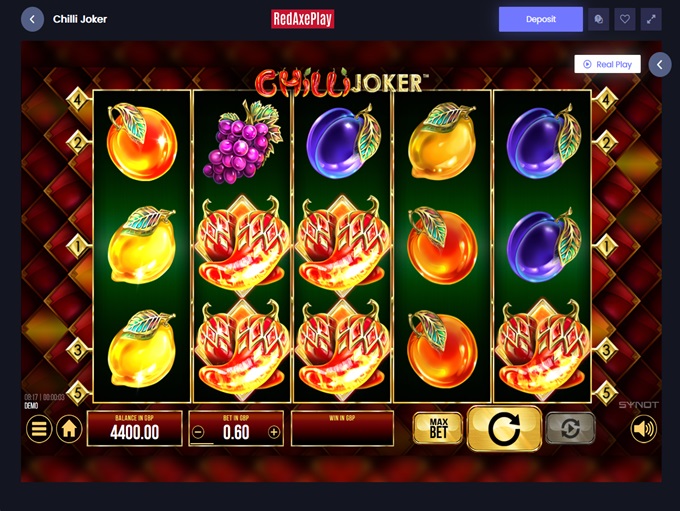This screenshot has width=680, height=511.
Task: Go back using the top-left arrow
Action: tap(32, 19)
